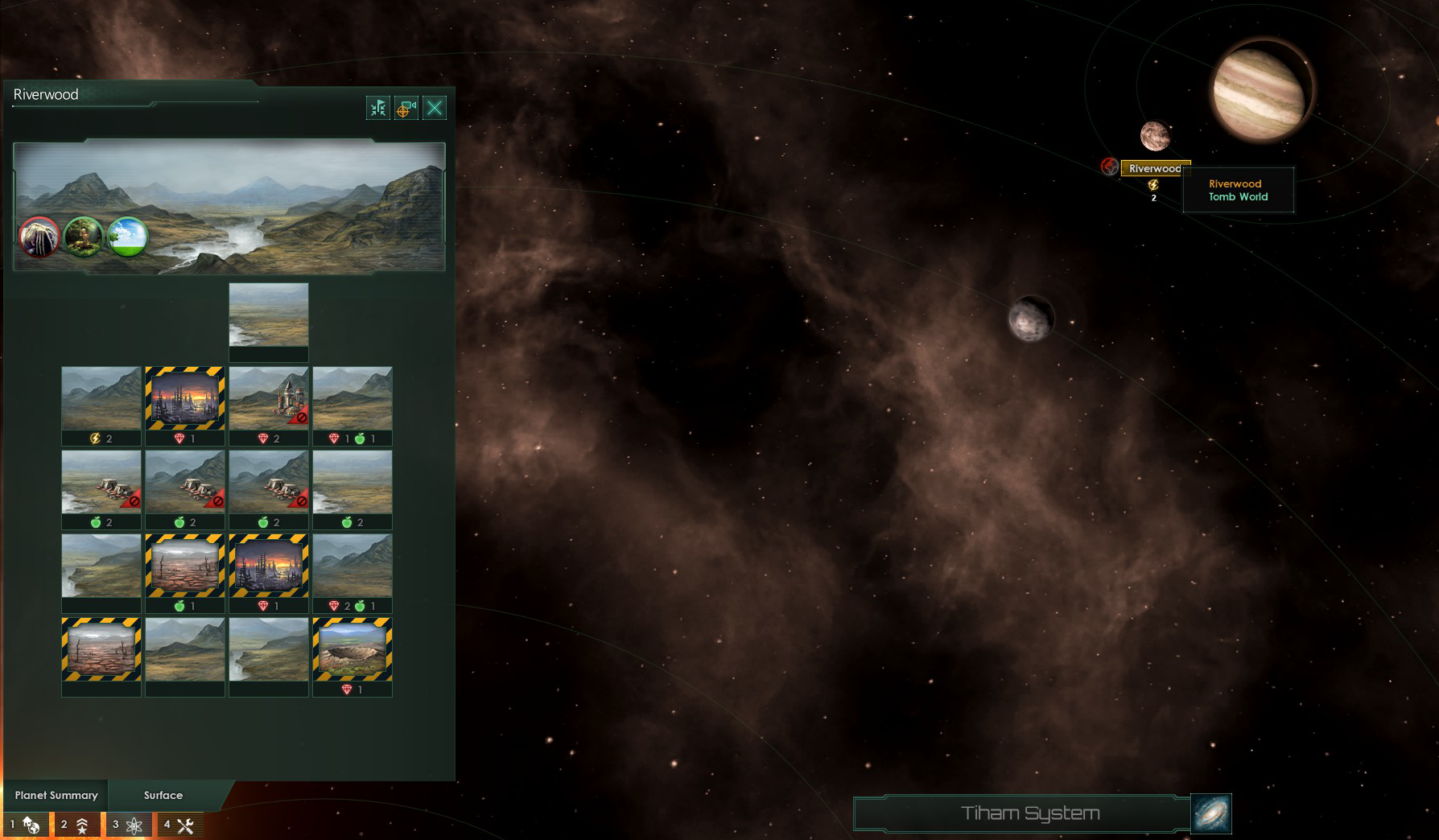Inspect the forest creature planet modifier icon
This screenshot has height=840, width=1439.
point(84,237)
